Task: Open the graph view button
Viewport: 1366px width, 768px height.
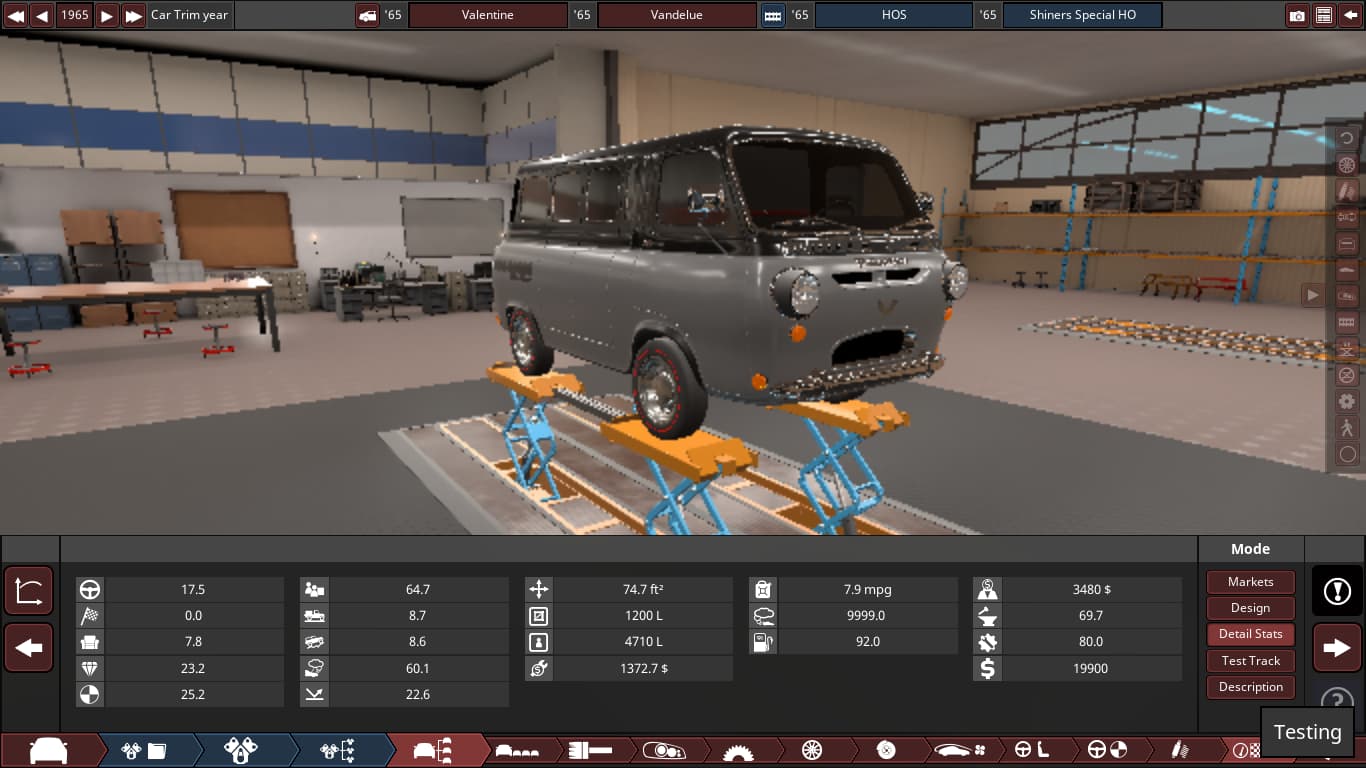Action: pos(29,591)
